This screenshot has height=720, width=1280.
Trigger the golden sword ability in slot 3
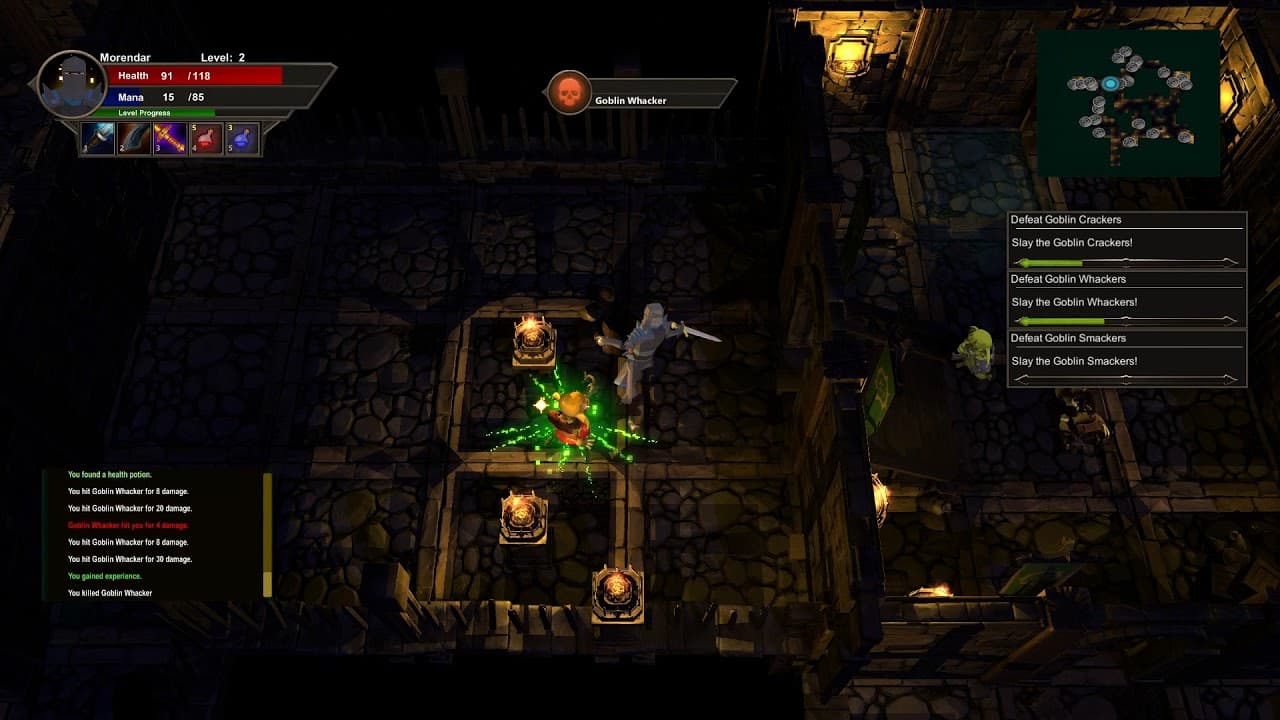coord(170,138)
